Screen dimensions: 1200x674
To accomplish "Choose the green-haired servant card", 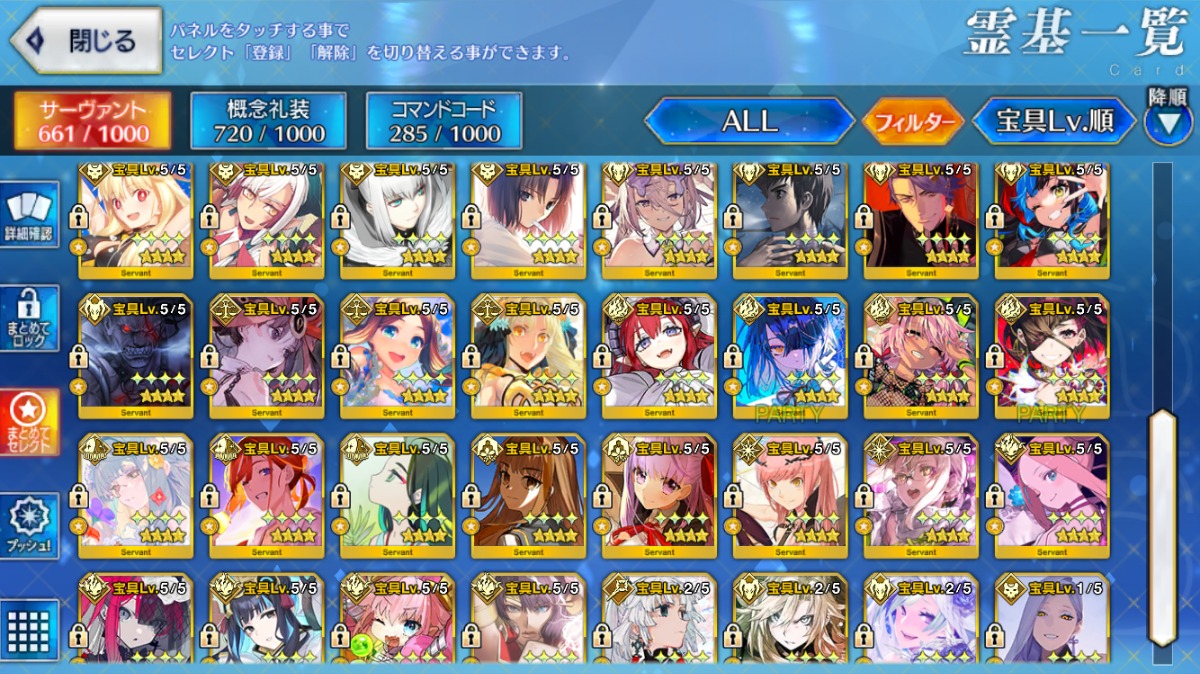I will 398,495.
